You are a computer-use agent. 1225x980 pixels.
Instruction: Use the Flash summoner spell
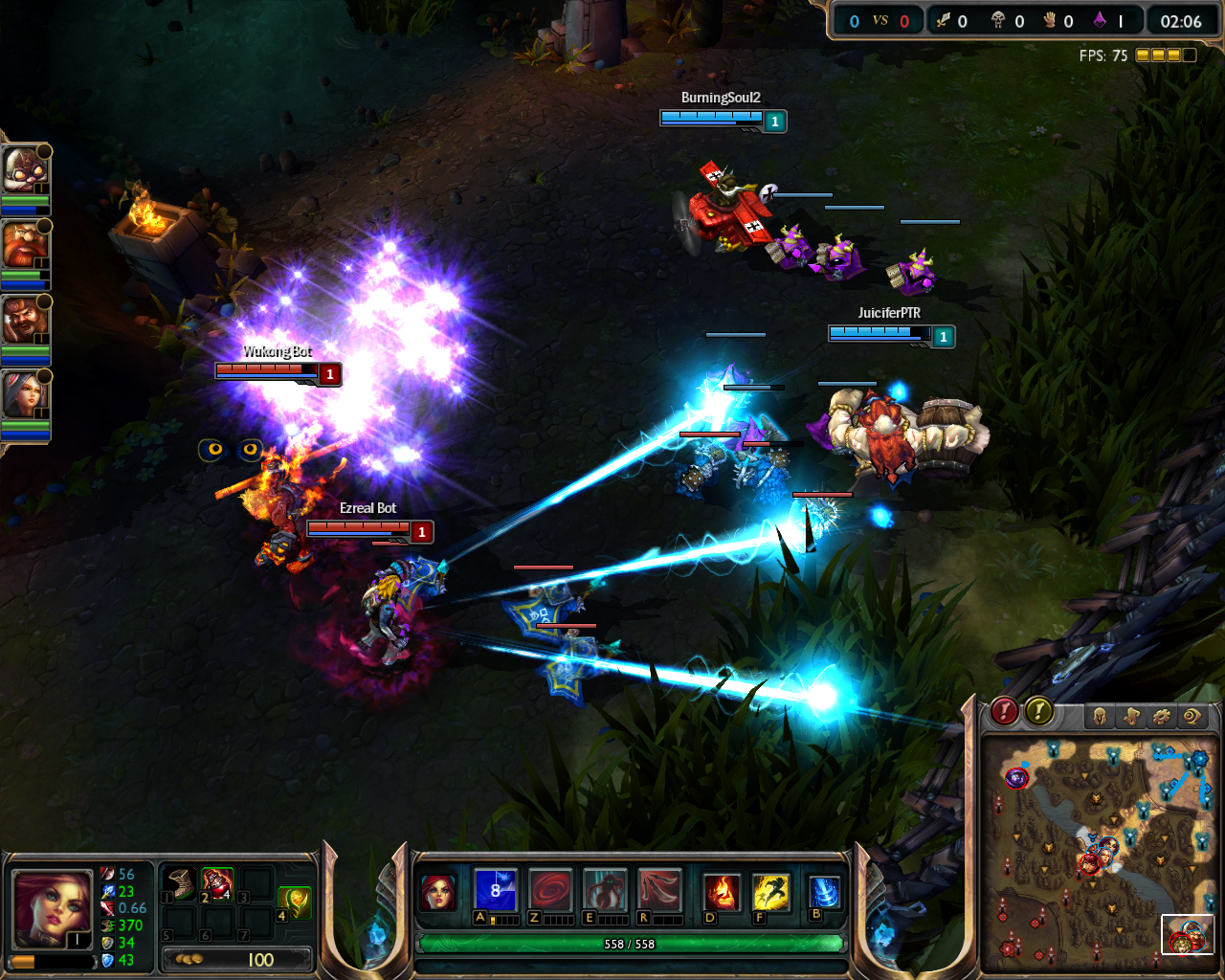(x=770, y=891)
